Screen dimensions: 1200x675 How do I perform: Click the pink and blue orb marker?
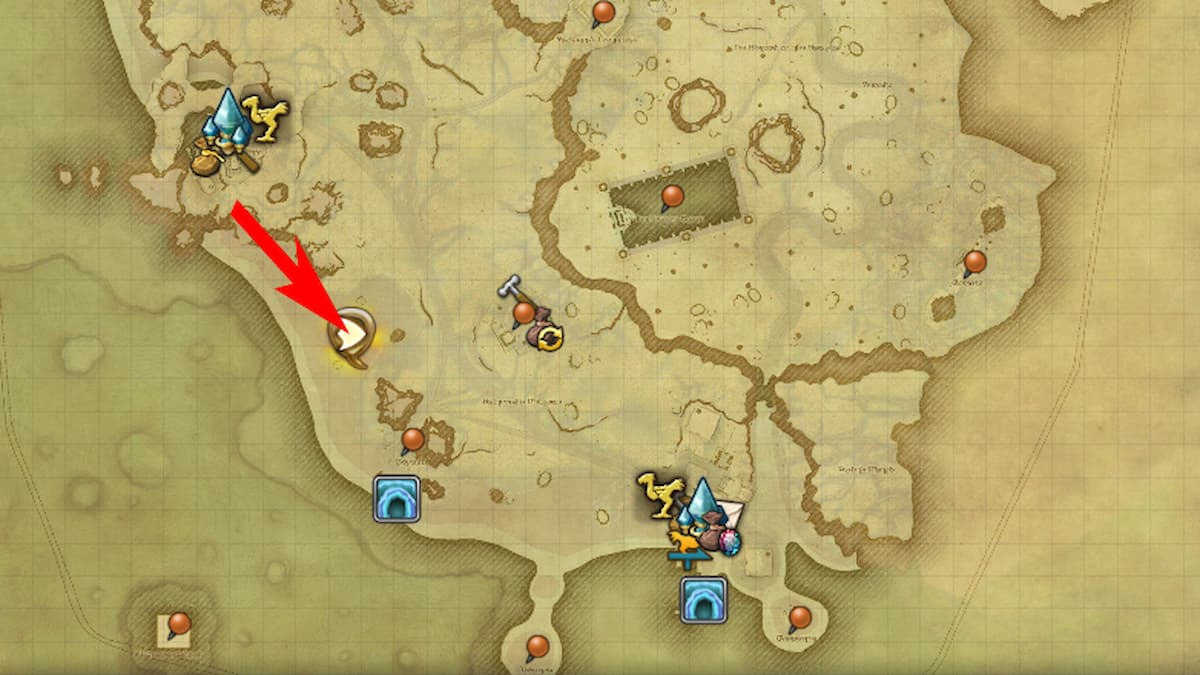click(731, 544)
